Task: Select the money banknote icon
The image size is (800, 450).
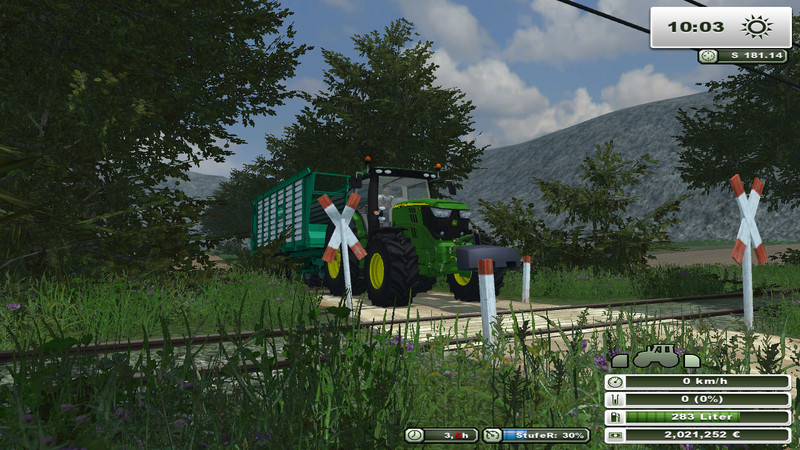Action: point(616,435)
